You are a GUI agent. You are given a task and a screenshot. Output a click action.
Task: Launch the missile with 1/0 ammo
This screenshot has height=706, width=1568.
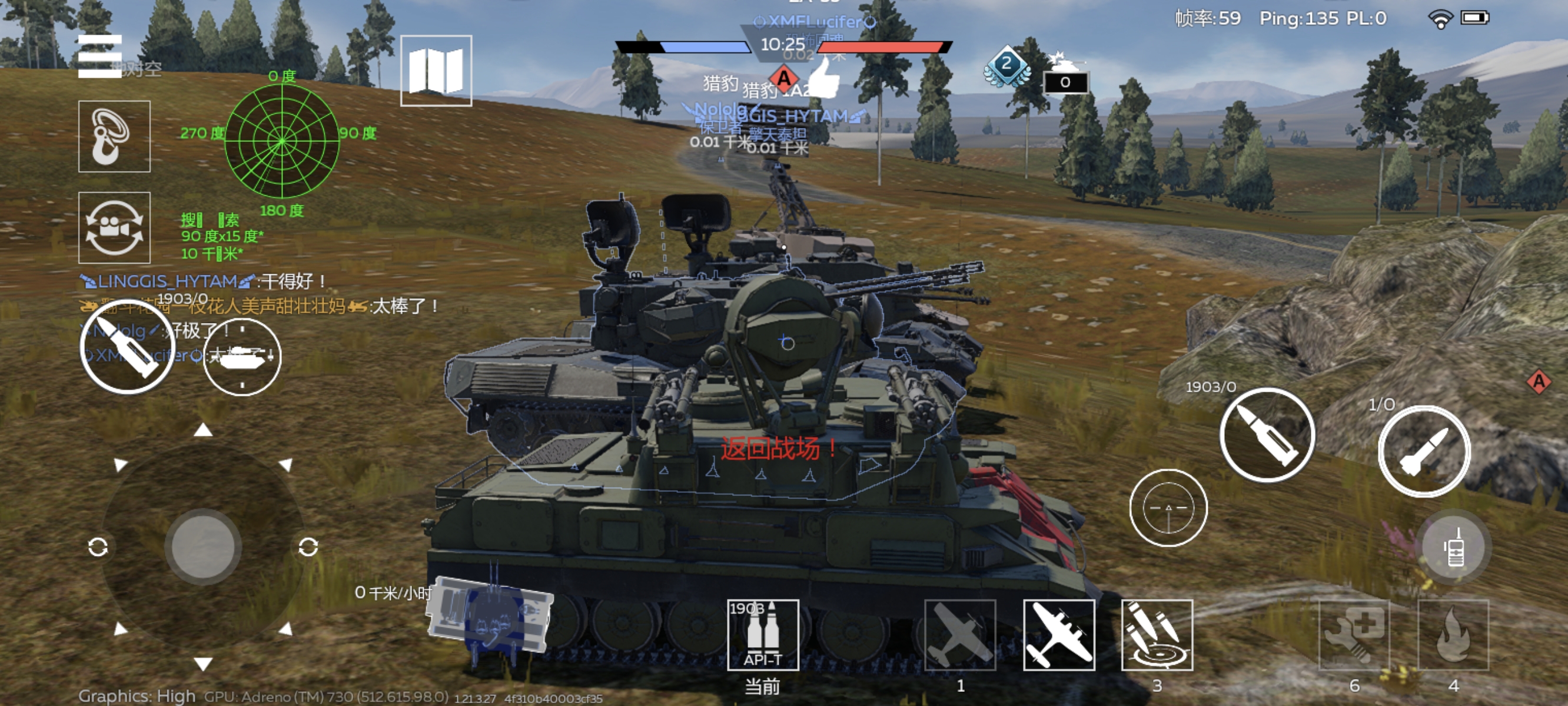point(1424,451)
